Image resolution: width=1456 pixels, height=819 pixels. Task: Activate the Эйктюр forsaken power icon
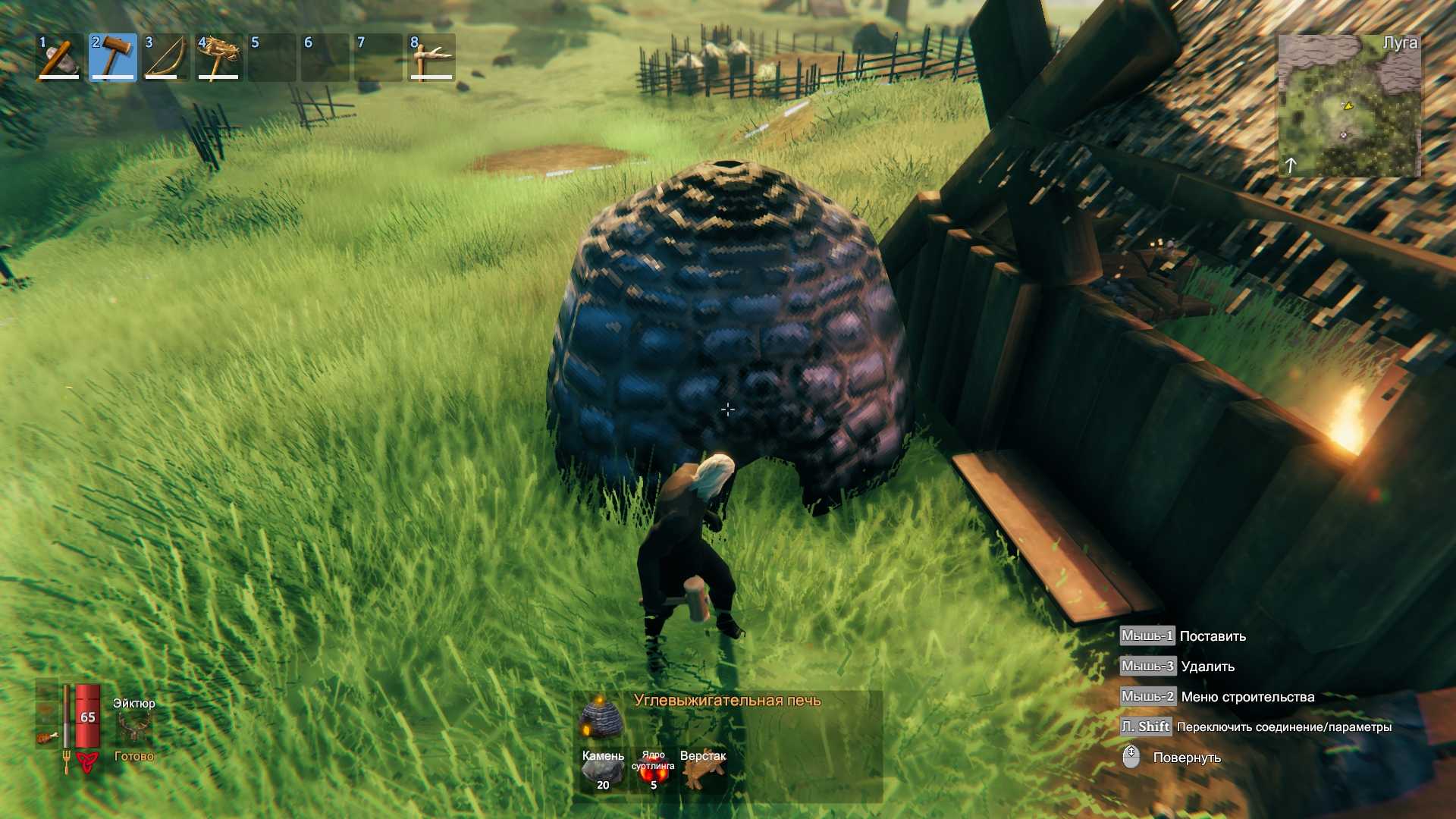[133, 729]
